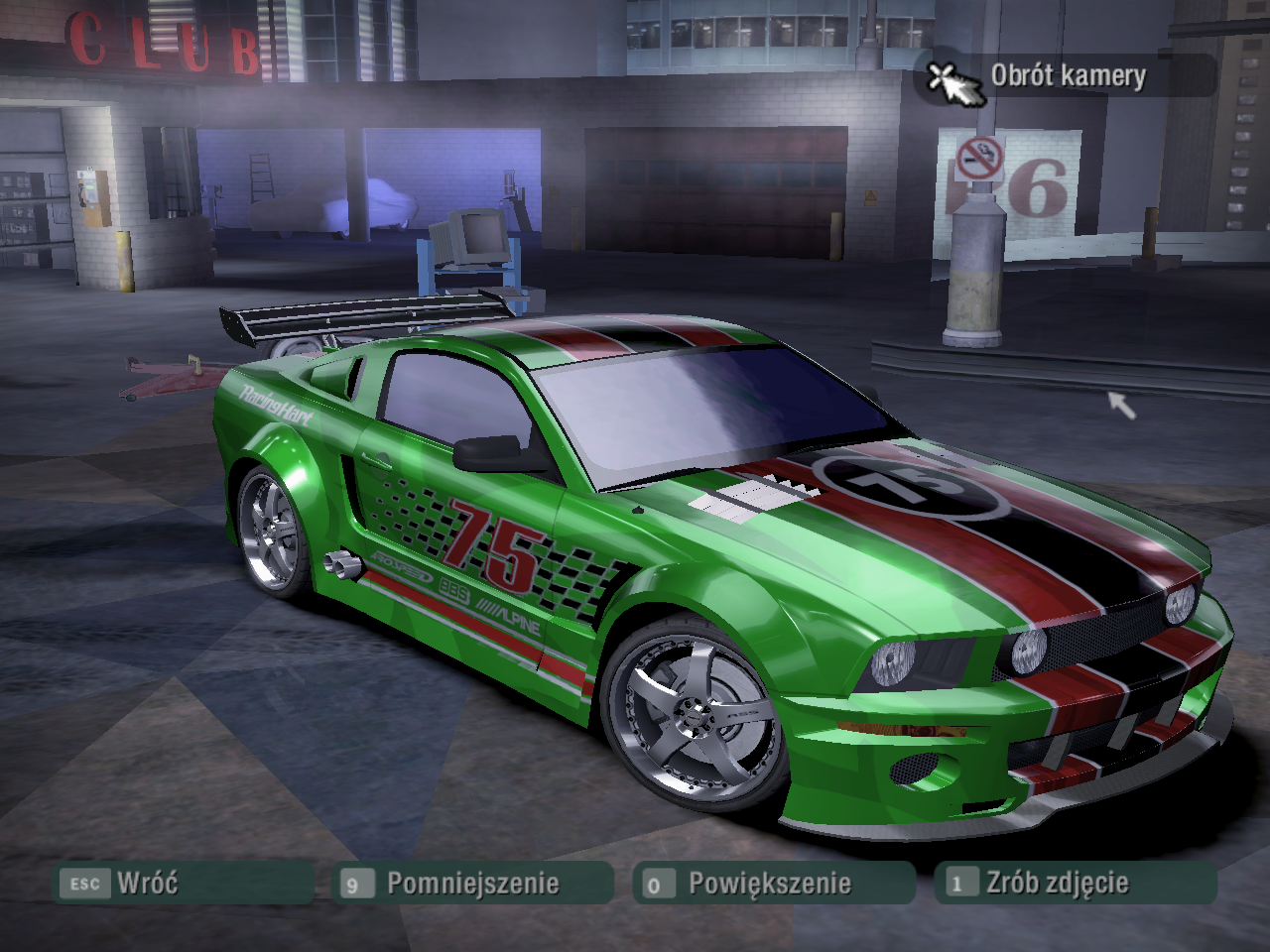Select the Obrót kamery camera rotation control

tap(1066, 76)
